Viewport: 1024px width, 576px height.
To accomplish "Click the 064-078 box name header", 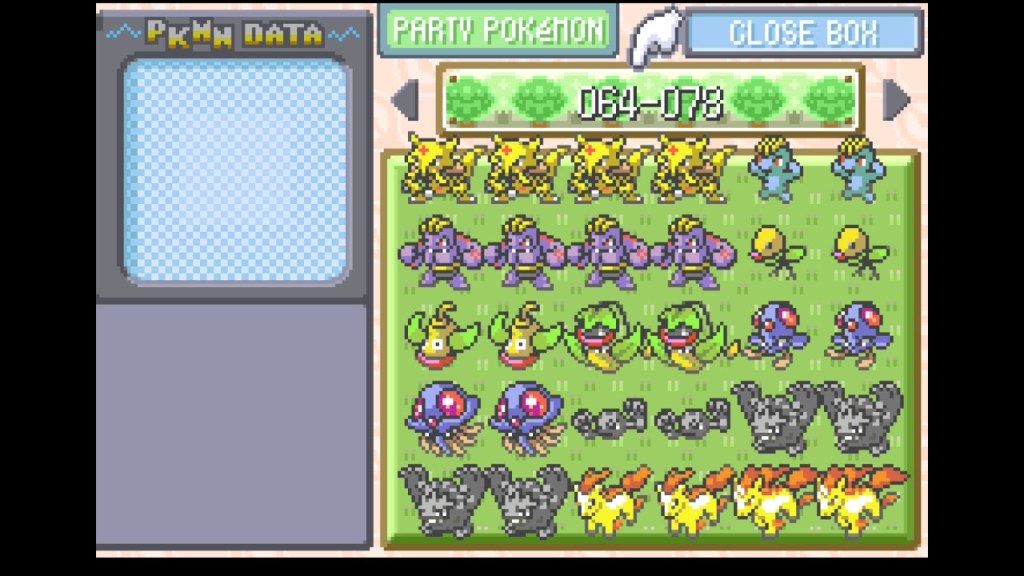I will point(650,100).
